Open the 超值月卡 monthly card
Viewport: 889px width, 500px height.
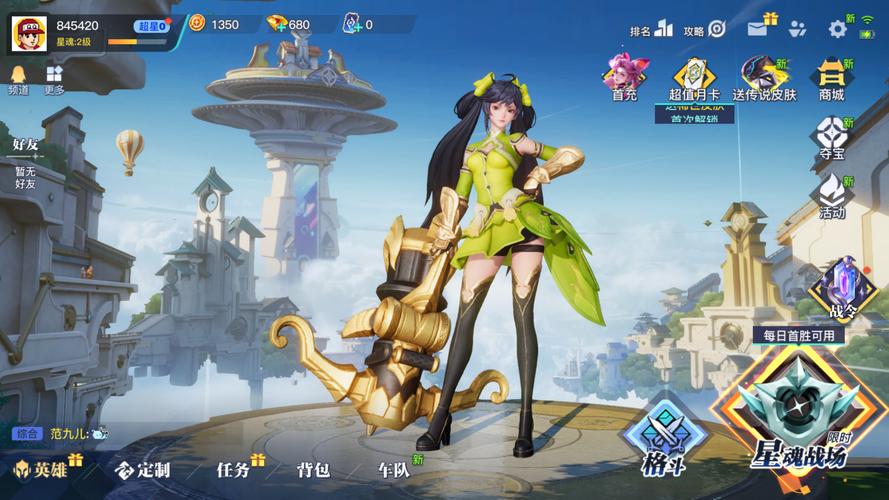(694, 78)
